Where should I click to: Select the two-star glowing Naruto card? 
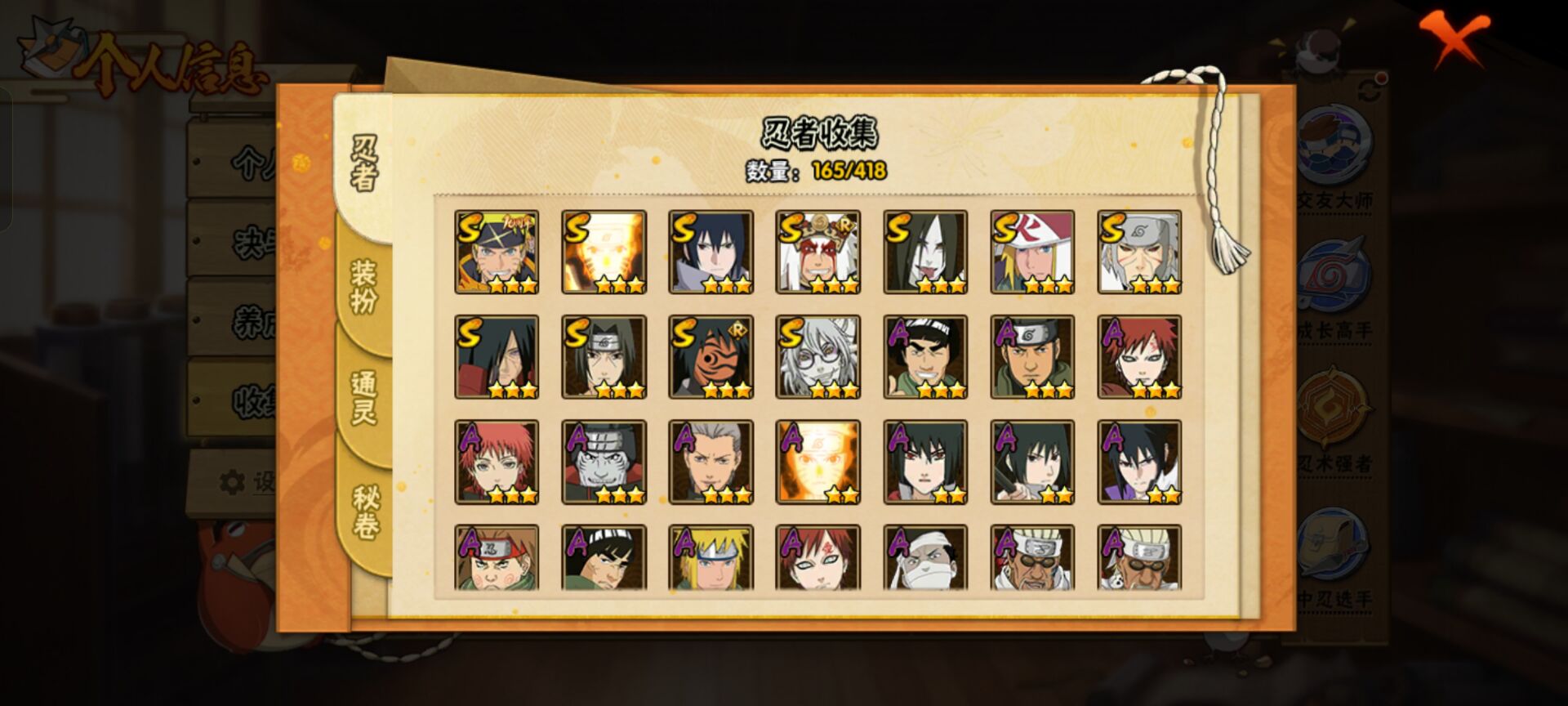coord(817,462)
